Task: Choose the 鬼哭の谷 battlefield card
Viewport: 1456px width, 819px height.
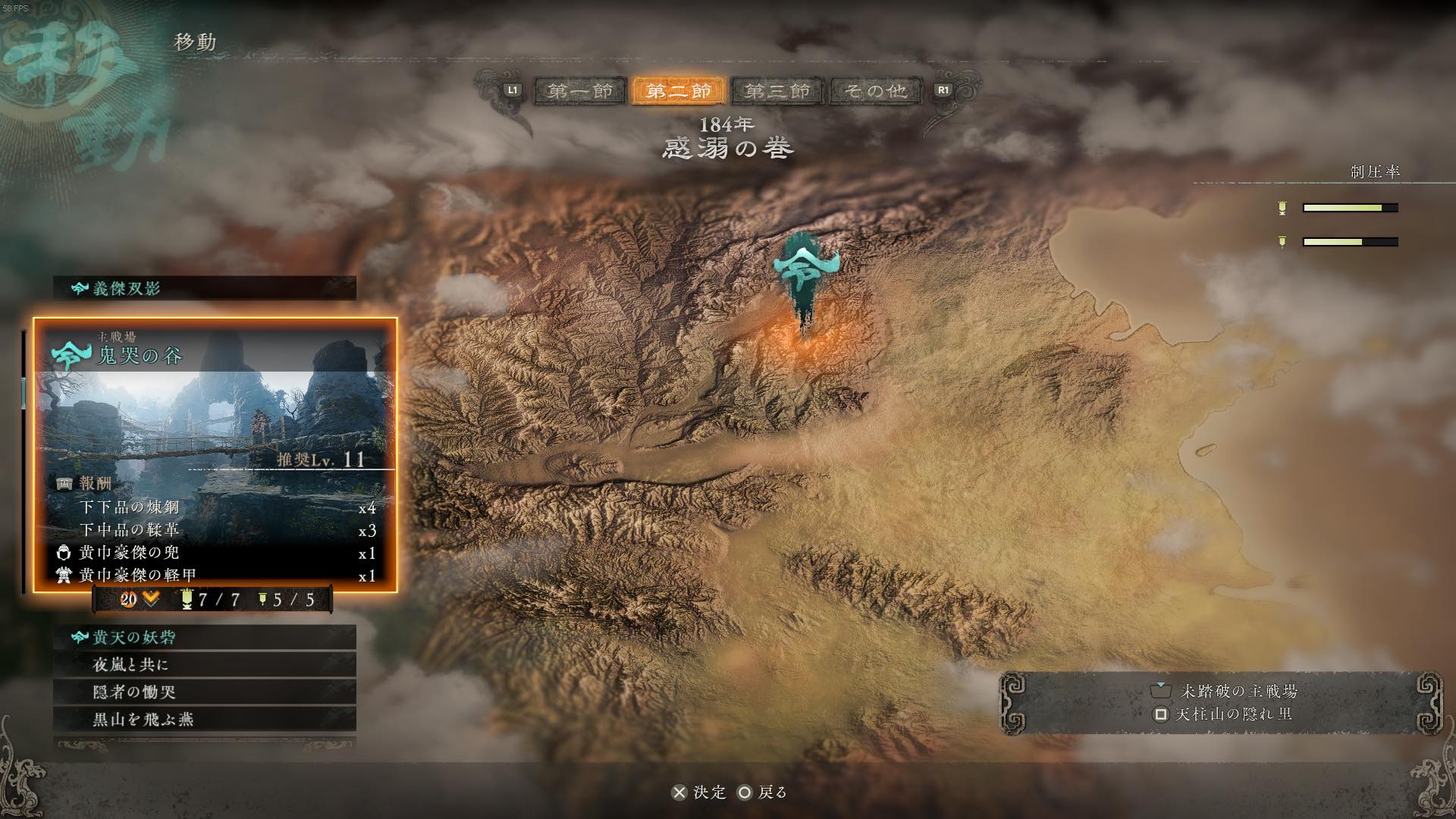Action: pyautogui.click(x=215, y=453)
